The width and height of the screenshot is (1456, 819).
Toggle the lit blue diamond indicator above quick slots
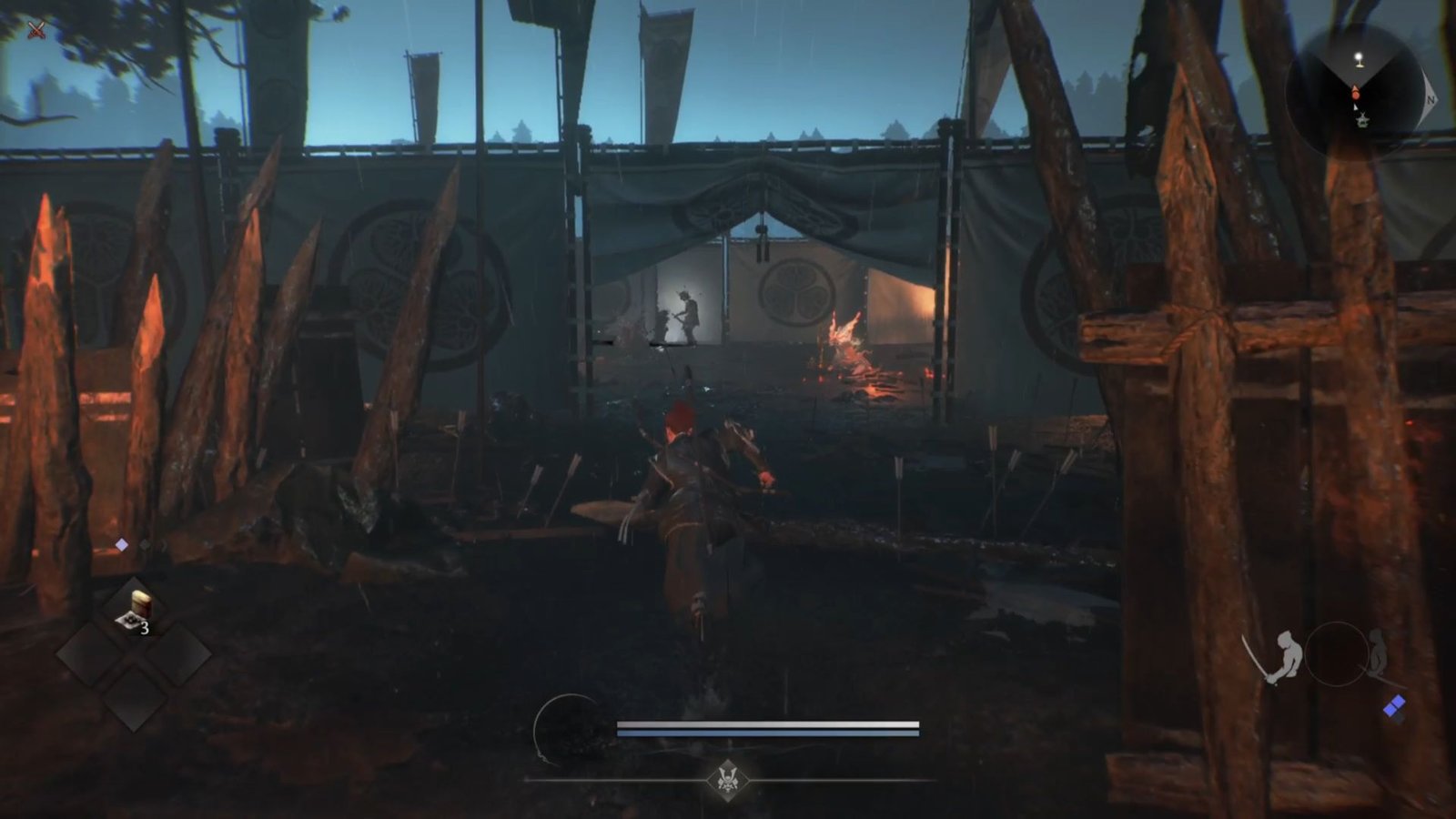pyautogui.click(x=122, y=544)
